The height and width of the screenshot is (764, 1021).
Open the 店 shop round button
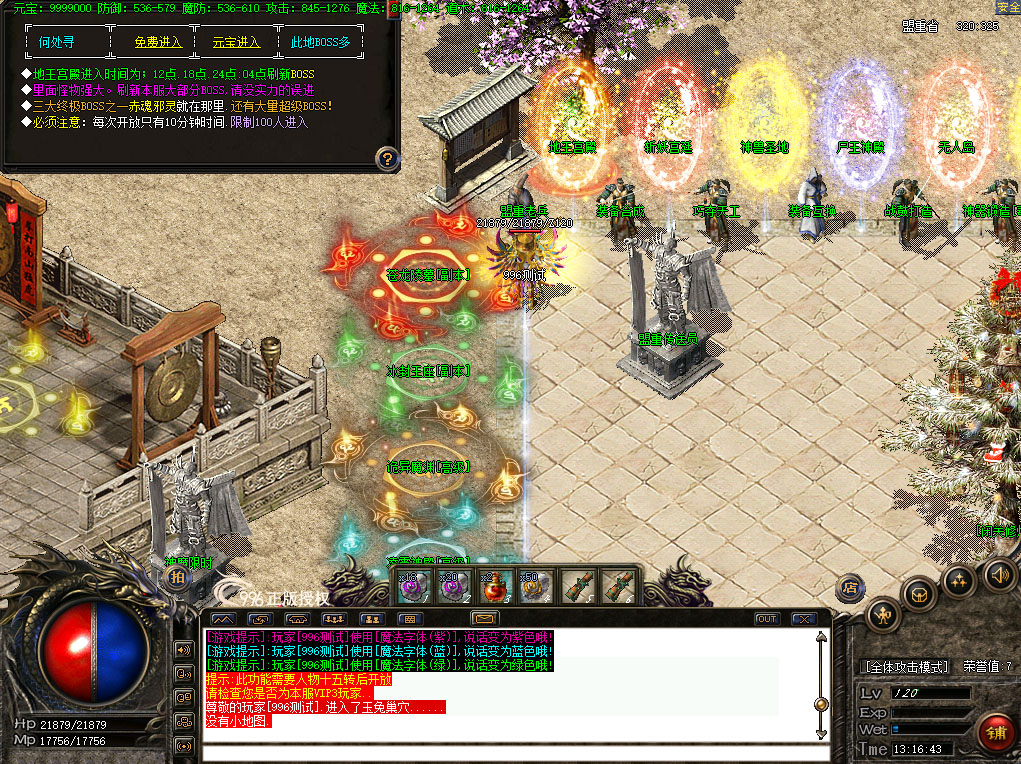[849, 586]
